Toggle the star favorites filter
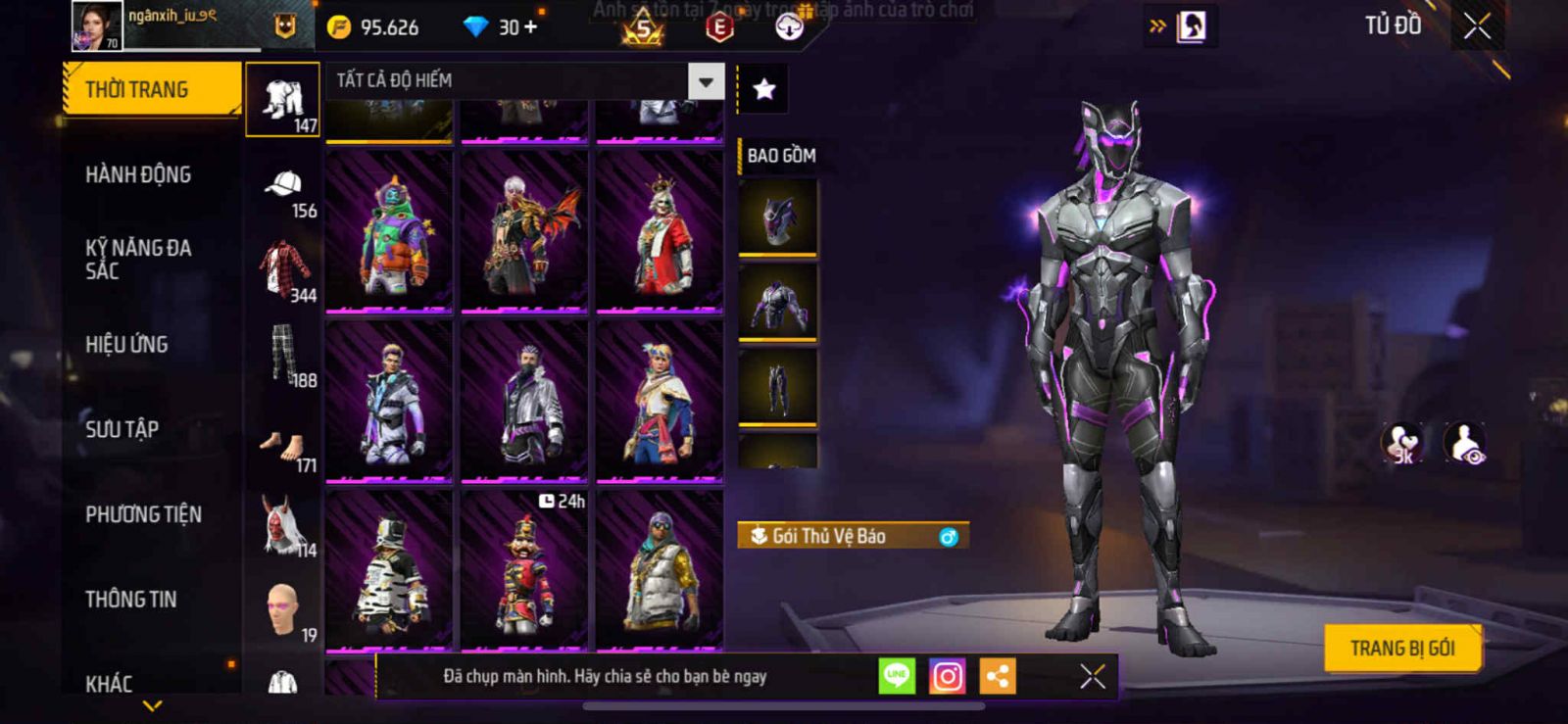 (x=763, y=89)
